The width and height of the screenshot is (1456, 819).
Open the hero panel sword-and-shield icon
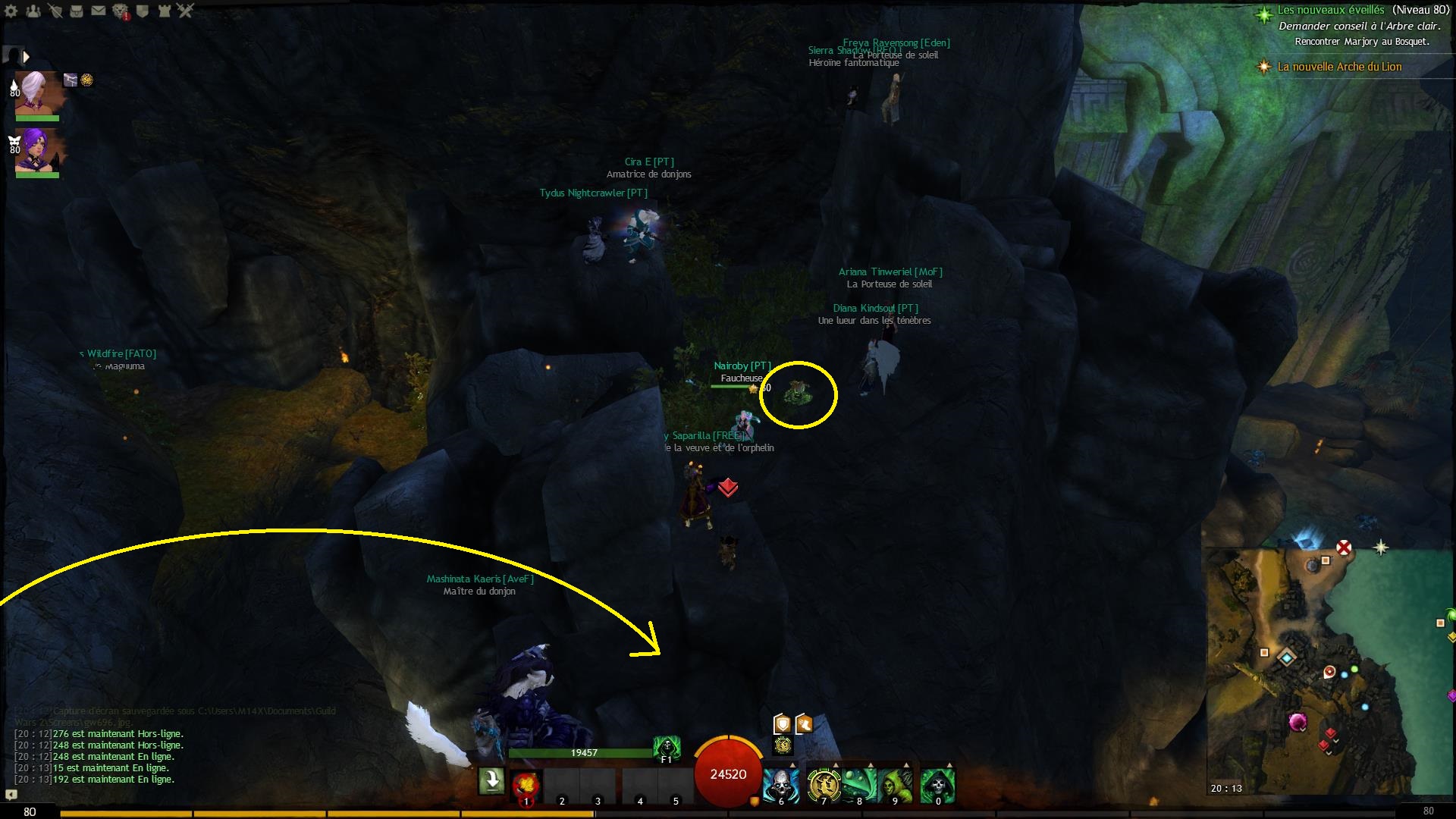[55, 11]
